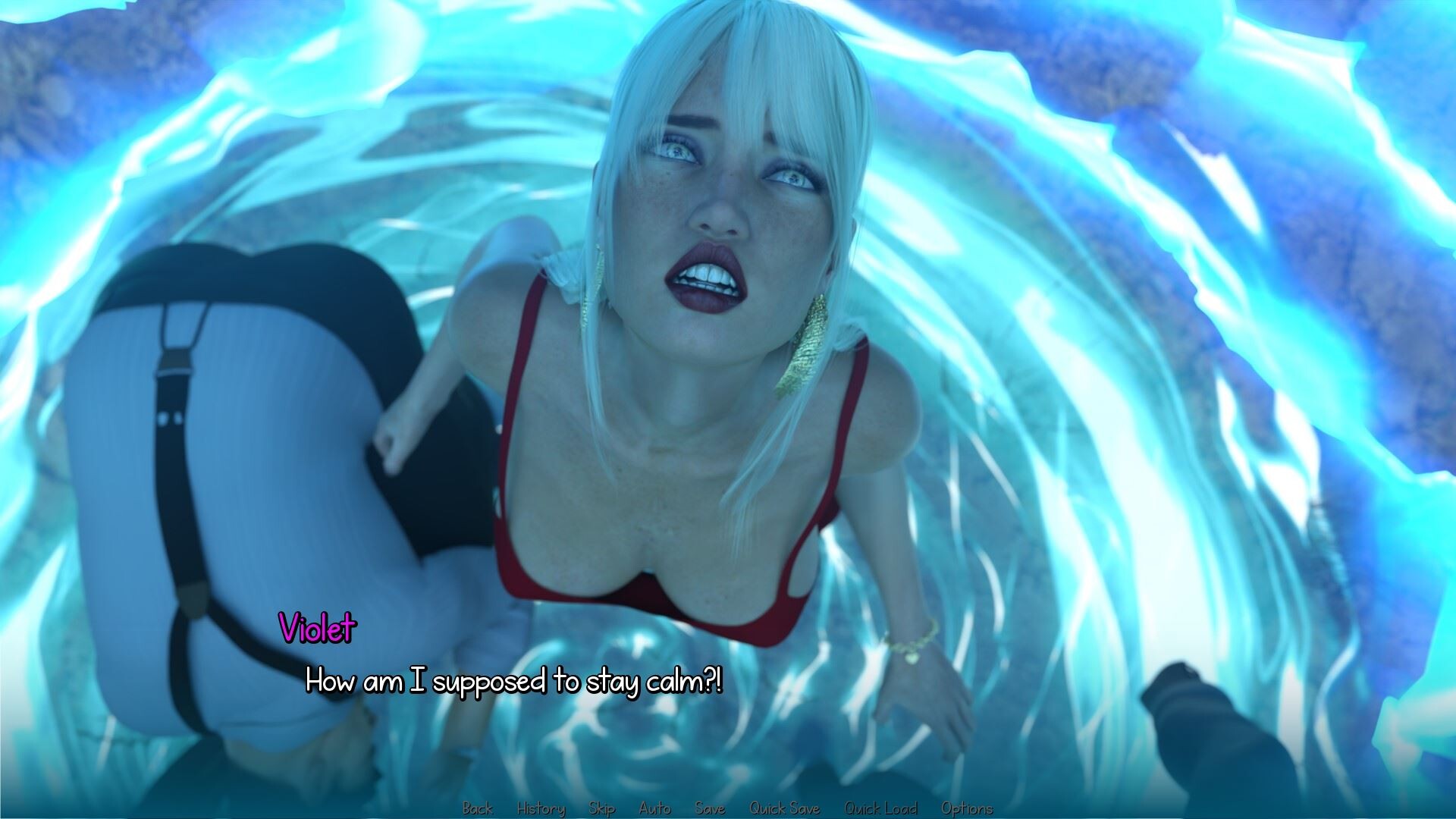The height and width of the screenshot is (819, 1456).
Task: Click the dialogue text to advance
Action: point(516,682)
